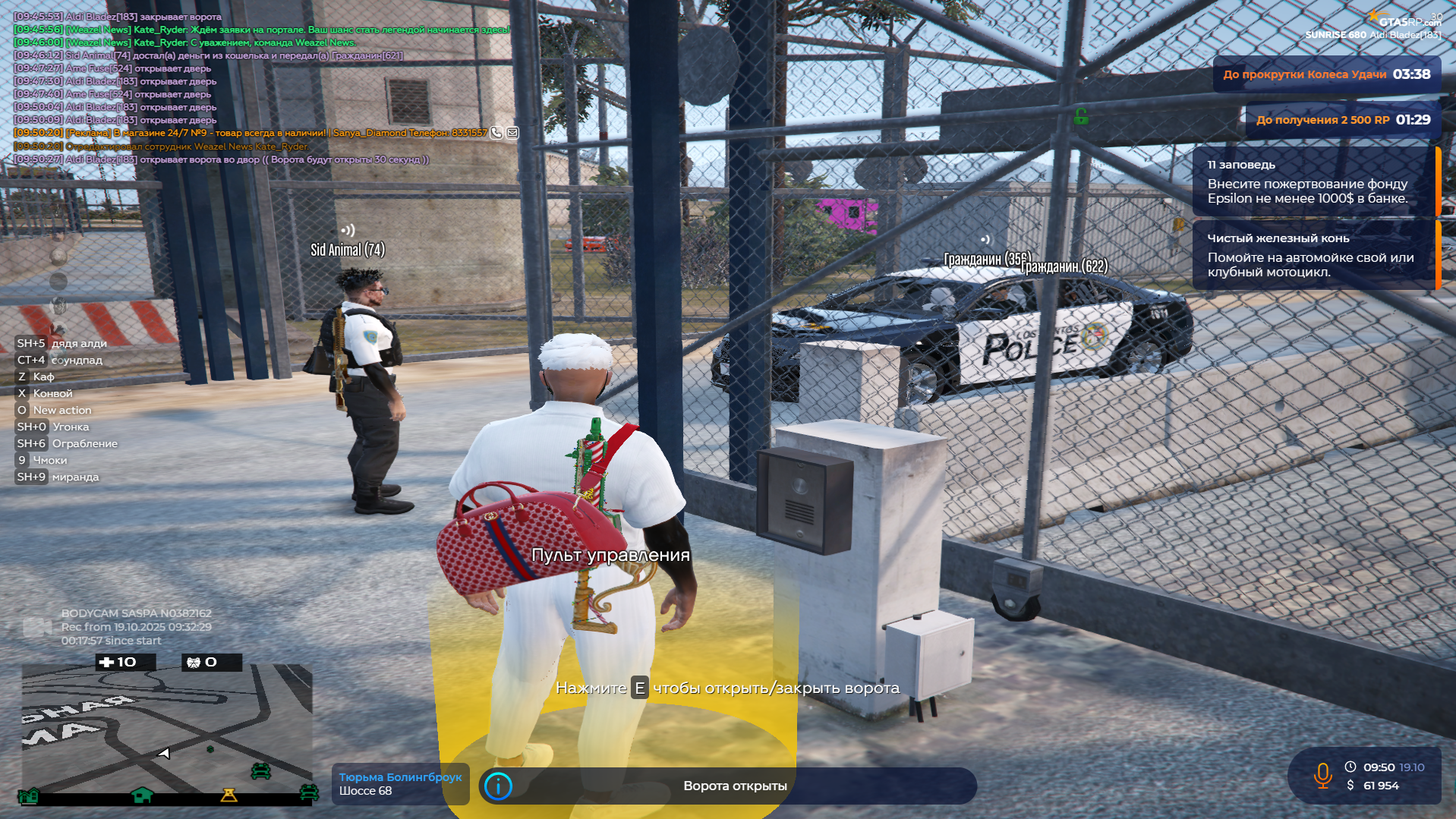This screenshot has height=819, width=1456.
Task: Open the 'Тюрьма Болингброук' location panel
Action: pos(400,784)
